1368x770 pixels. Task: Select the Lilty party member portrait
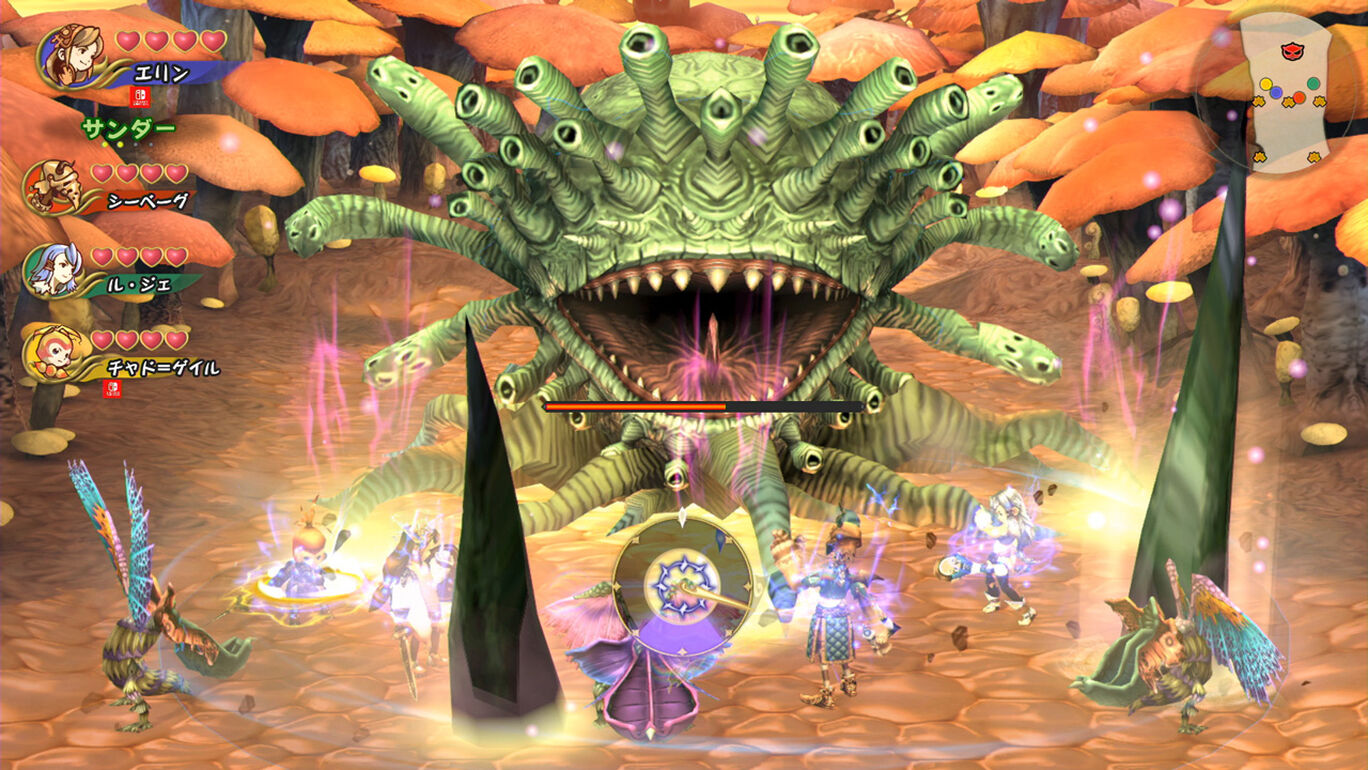point(52,353)
